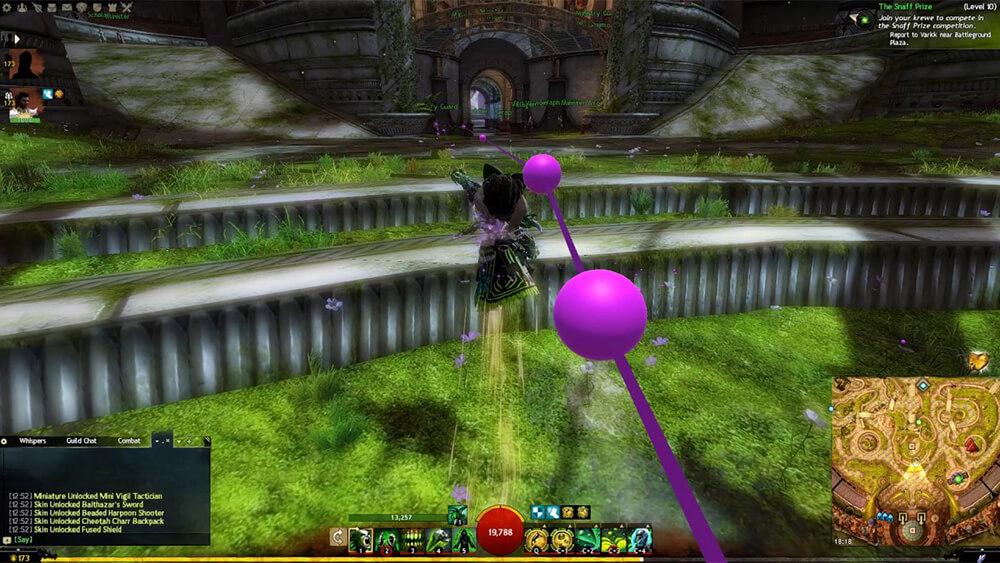Viewport: 1000px width, 563px height.
Task: Use the F1 profession skill
Action: click(x=457, y=515)
